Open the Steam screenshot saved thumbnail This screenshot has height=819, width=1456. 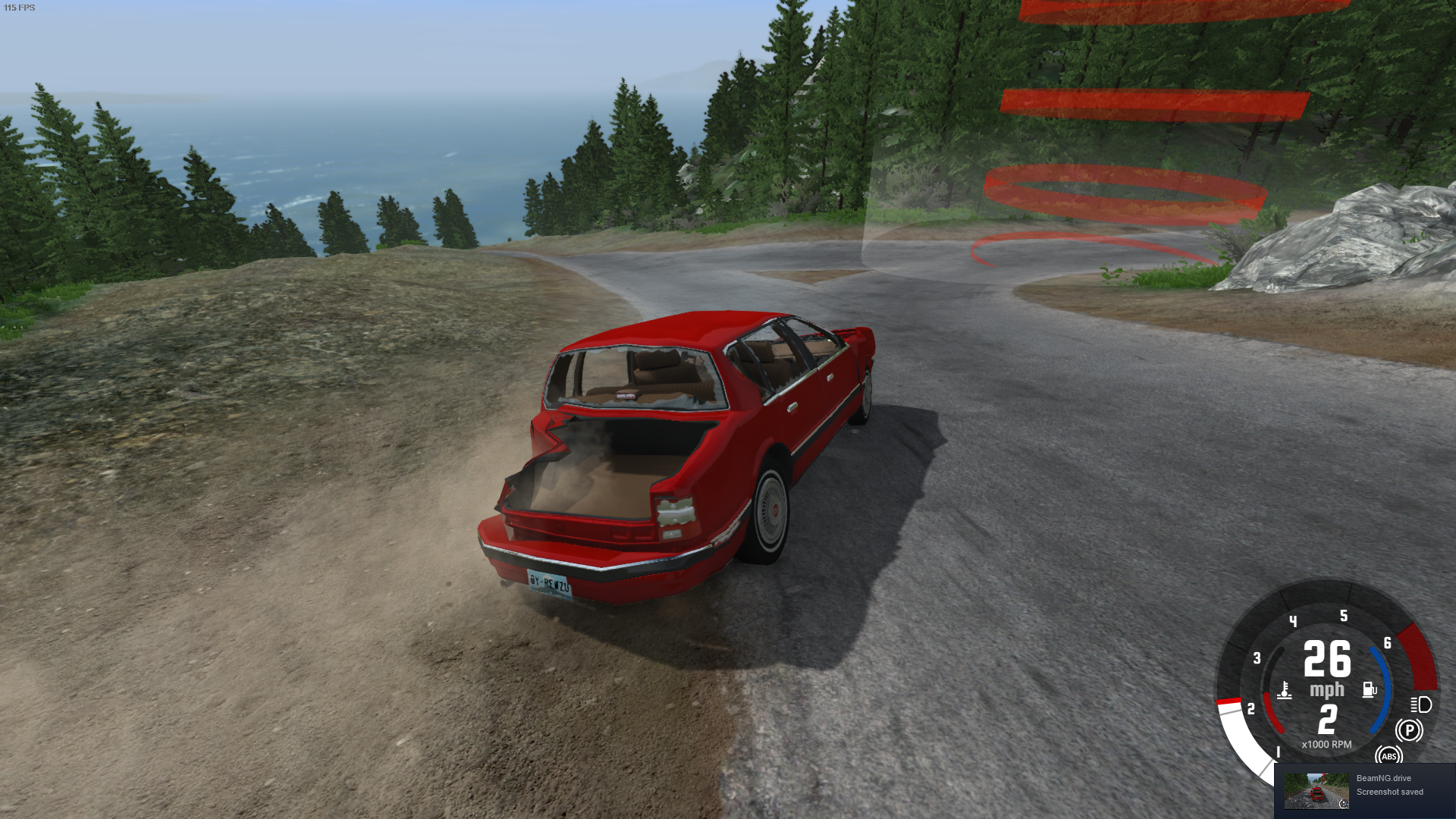tap(1316, 791)
